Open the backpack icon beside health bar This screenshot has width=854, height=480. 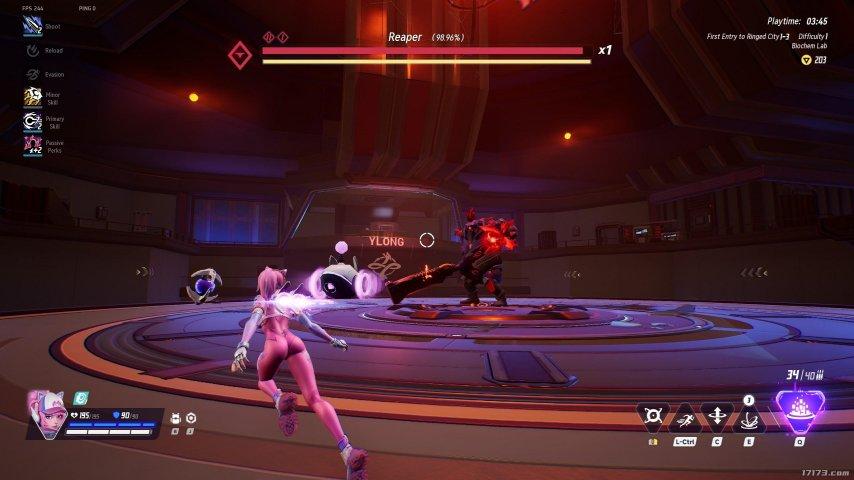pos(176,418)
